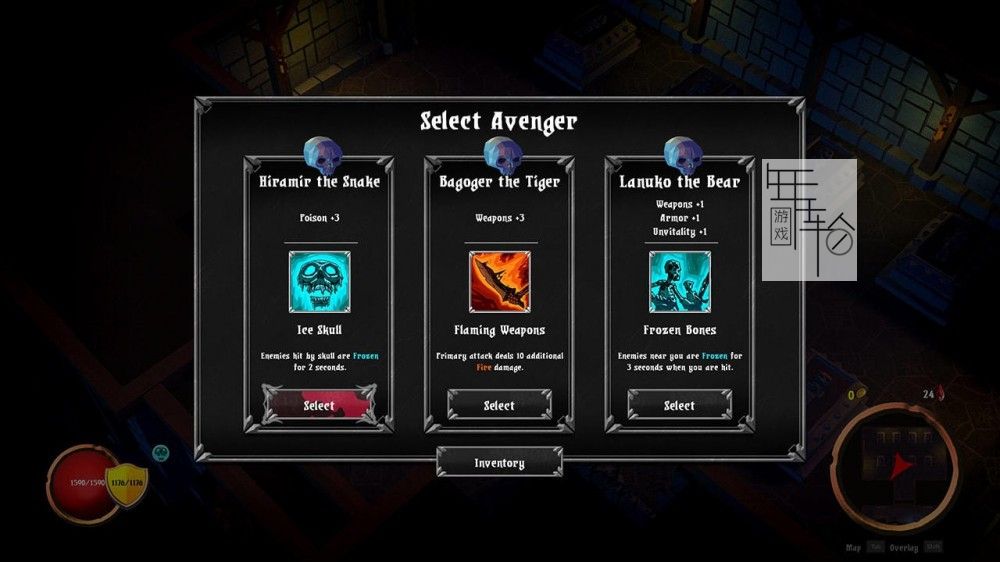Click the Flaming Weapons ability icon
The image size is (1000, 562).
[x=499, y=282]
